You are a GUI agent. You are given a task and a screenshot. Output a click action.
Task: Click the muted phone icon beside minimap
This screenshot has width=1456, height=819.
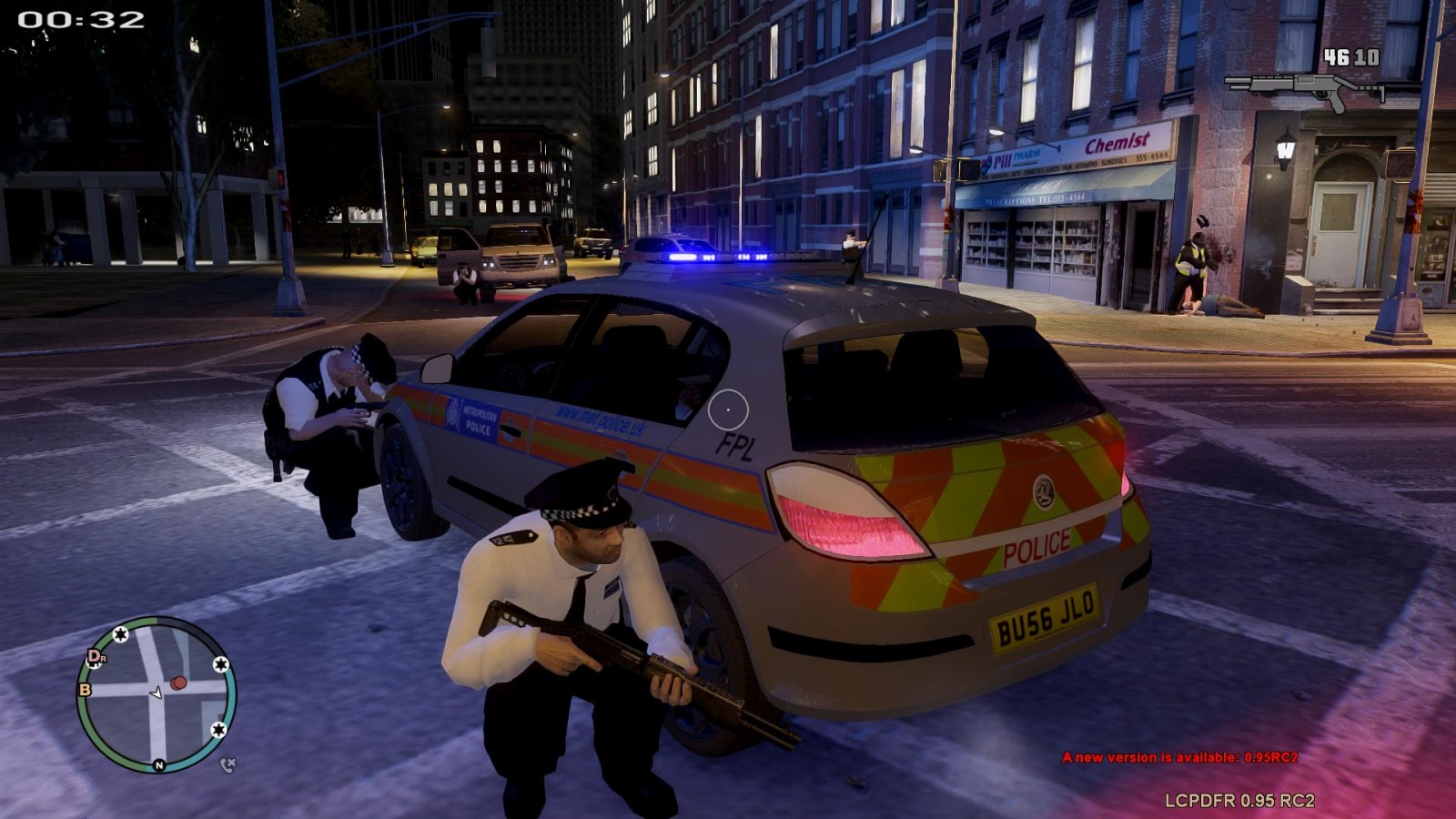pos(227,764)
